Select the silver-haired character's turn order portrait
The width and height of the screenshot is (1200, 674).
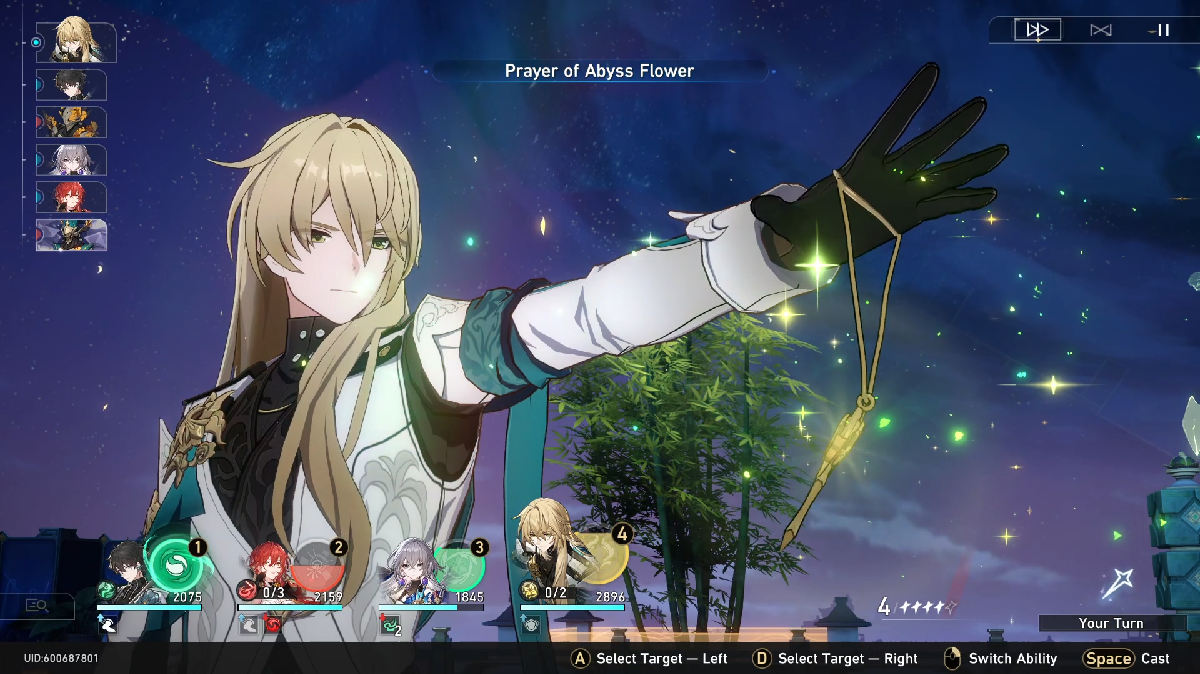[72, 160]
